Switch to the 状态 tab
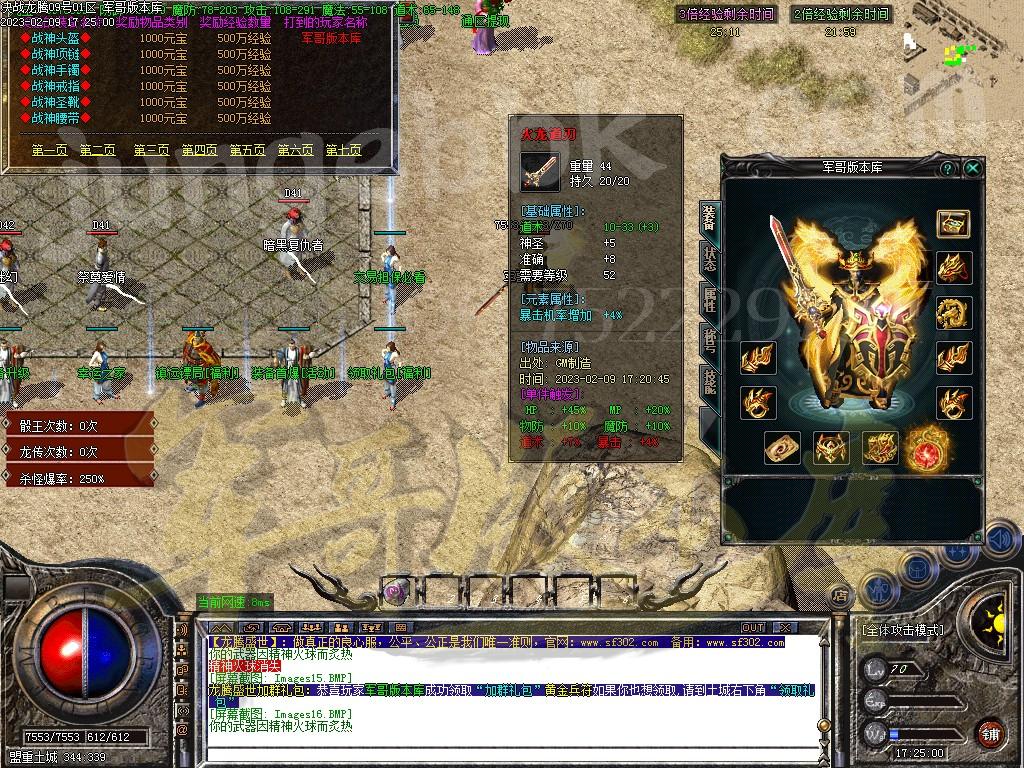The width and height of the screenshot is (1024, 768). (x=709, y=258)
